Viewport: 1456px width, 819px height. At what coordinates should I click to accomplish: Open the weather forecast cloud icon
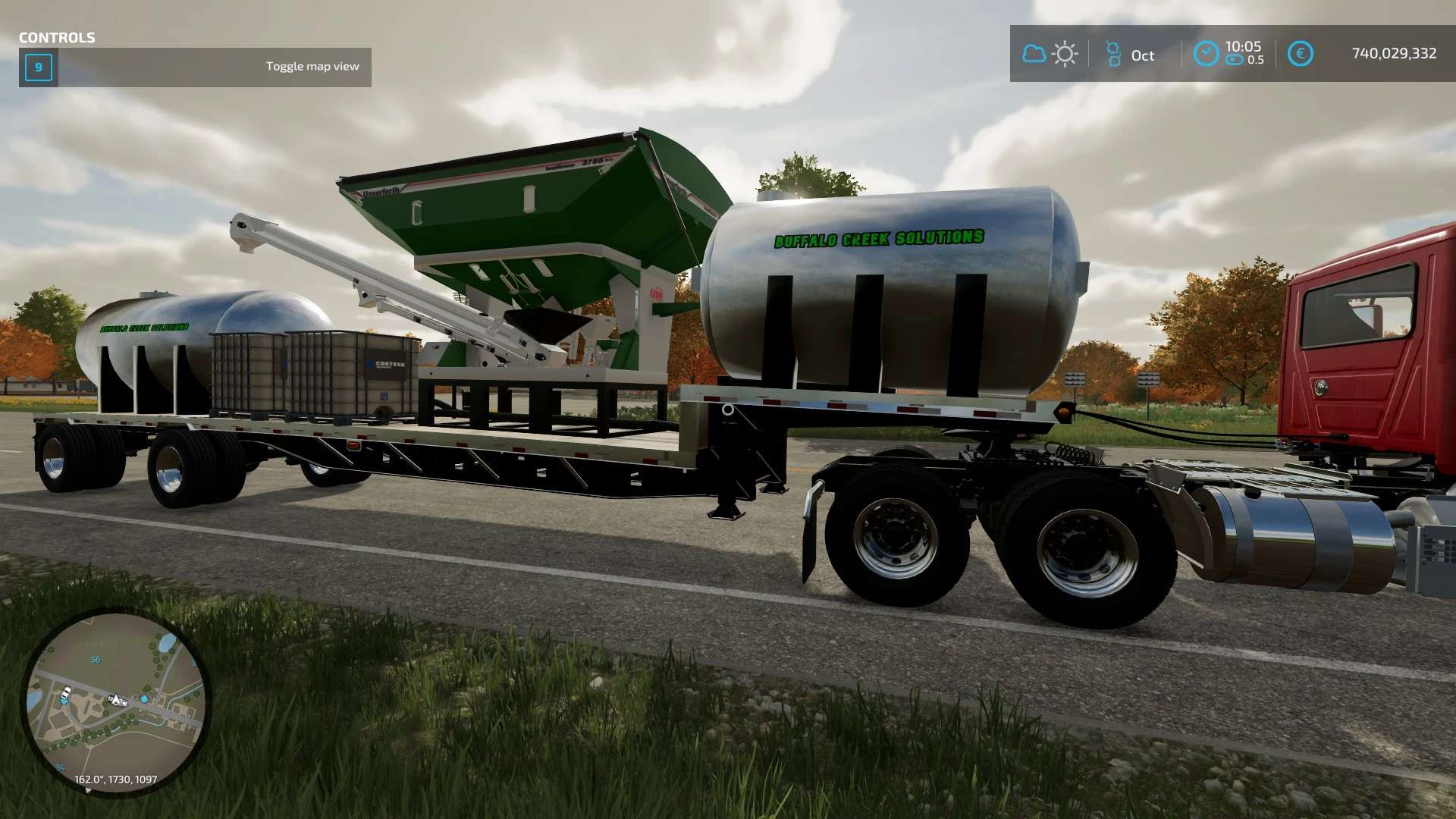pos(1034,54)
